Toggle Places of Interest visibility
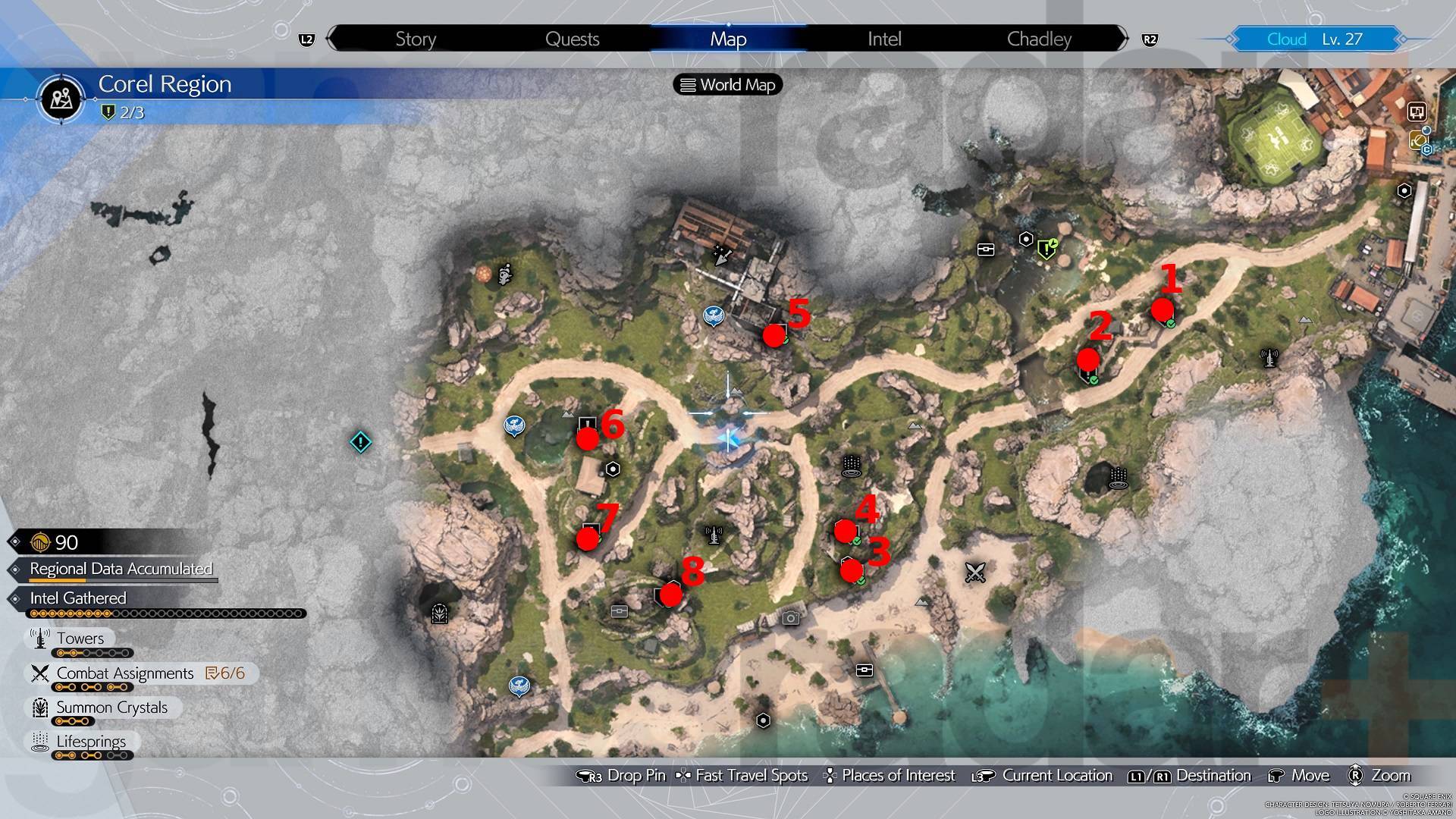This screenshot has height=819, width=1456. coord(899,775)
